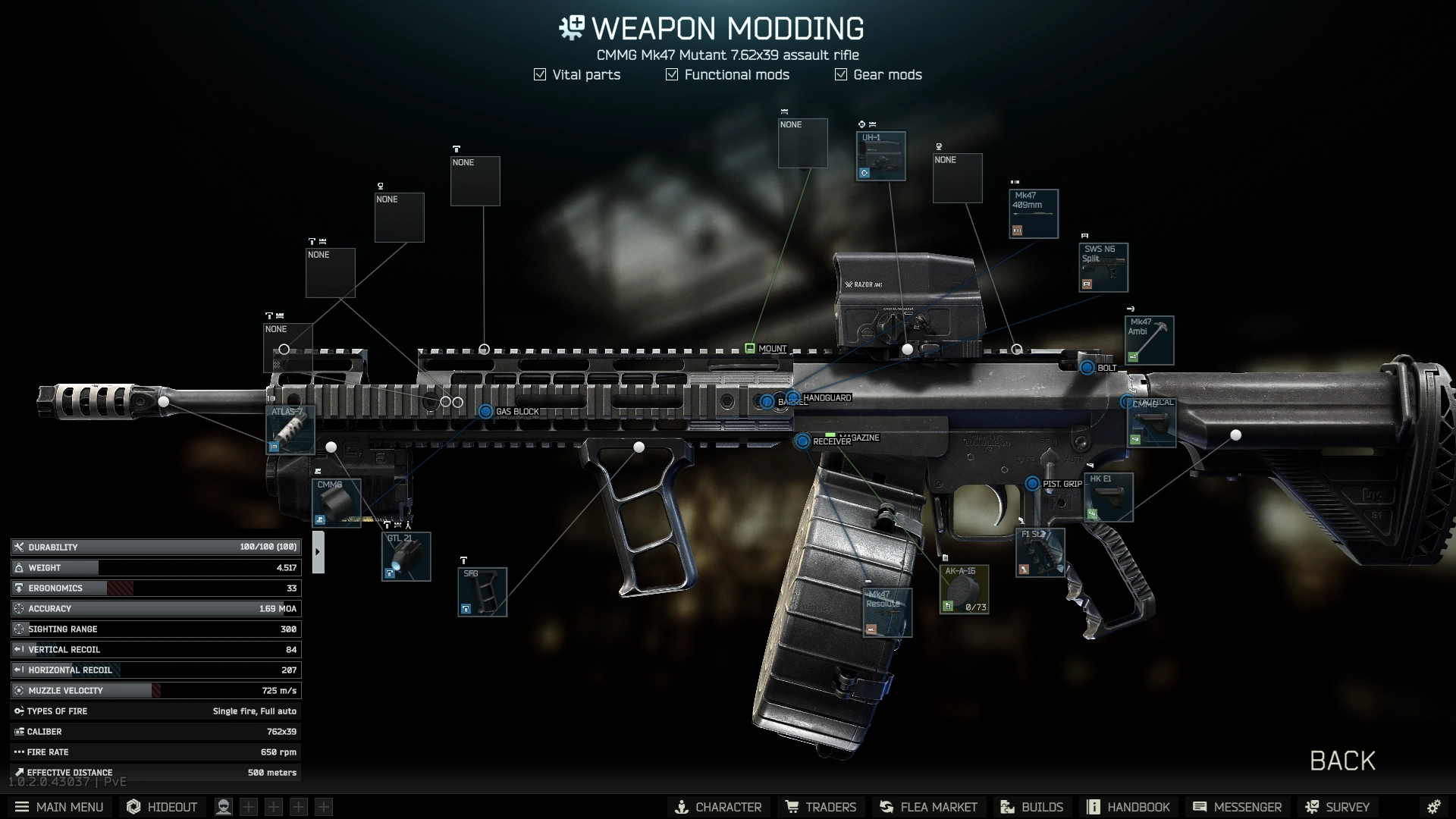1456x819 pixels.
Task: Open the HANDBOOK from the bottom bar
Action: pos(1129,807)
